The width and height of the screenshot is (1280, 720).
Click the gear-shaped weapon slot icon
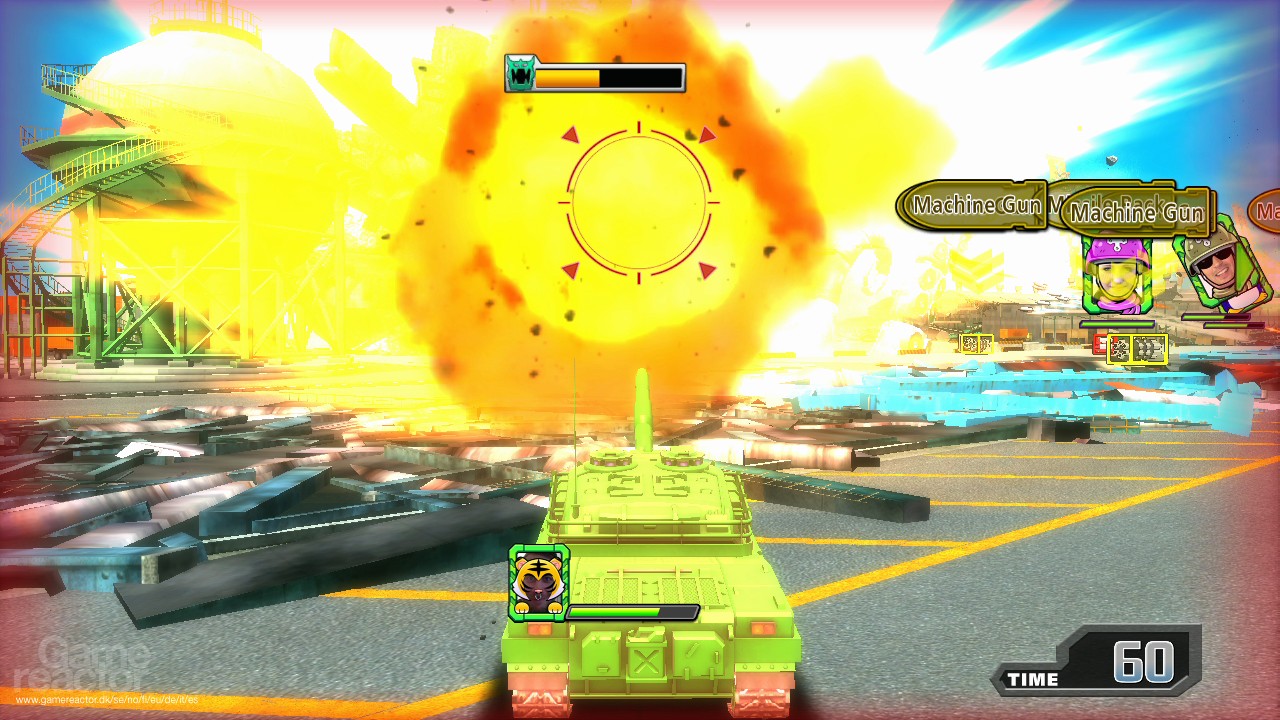(1120, 348)
